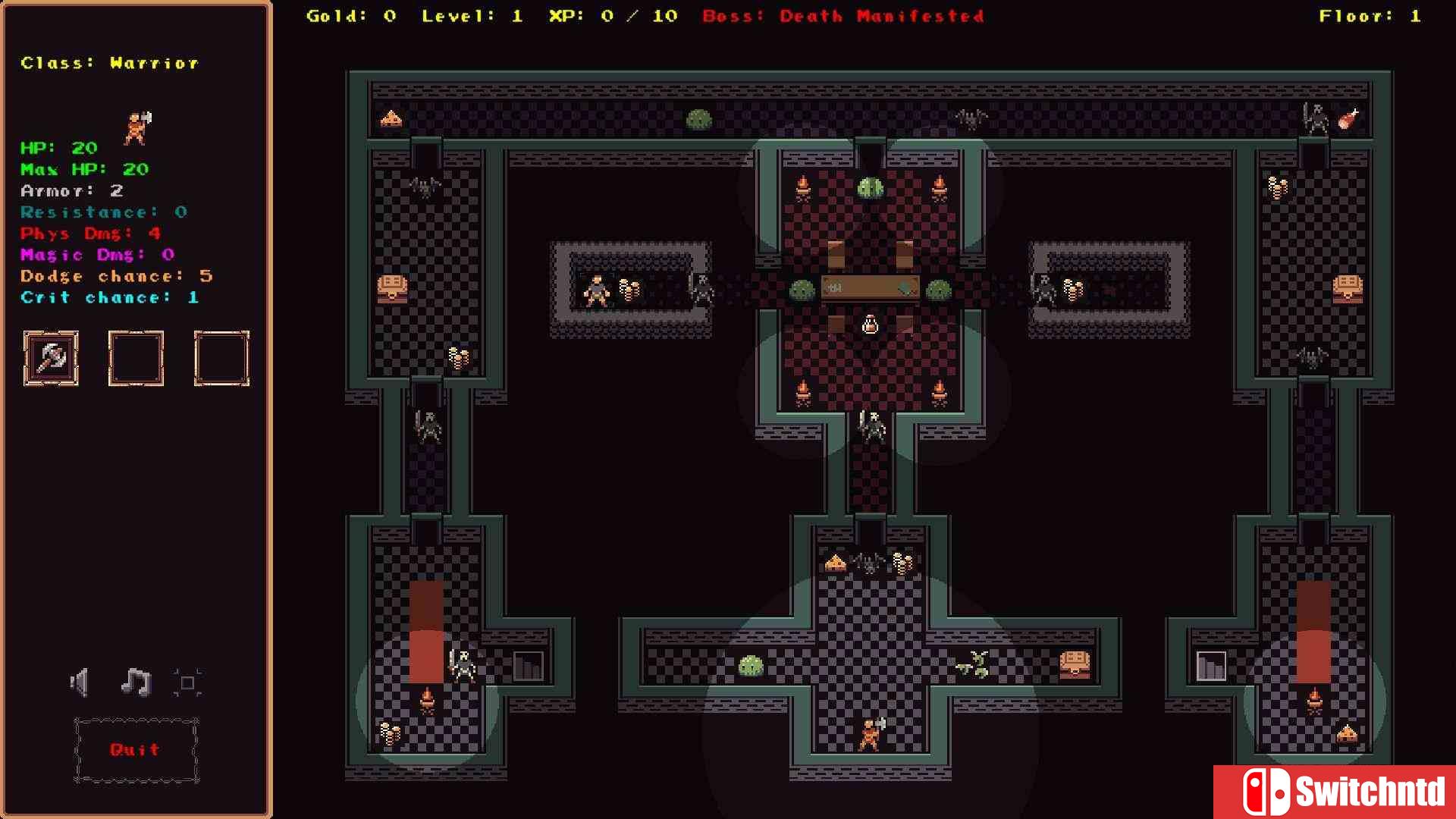The image size is (1456, 819).
Task: Toggle fullscreen with the expand icon
Action: pos(187,681)
